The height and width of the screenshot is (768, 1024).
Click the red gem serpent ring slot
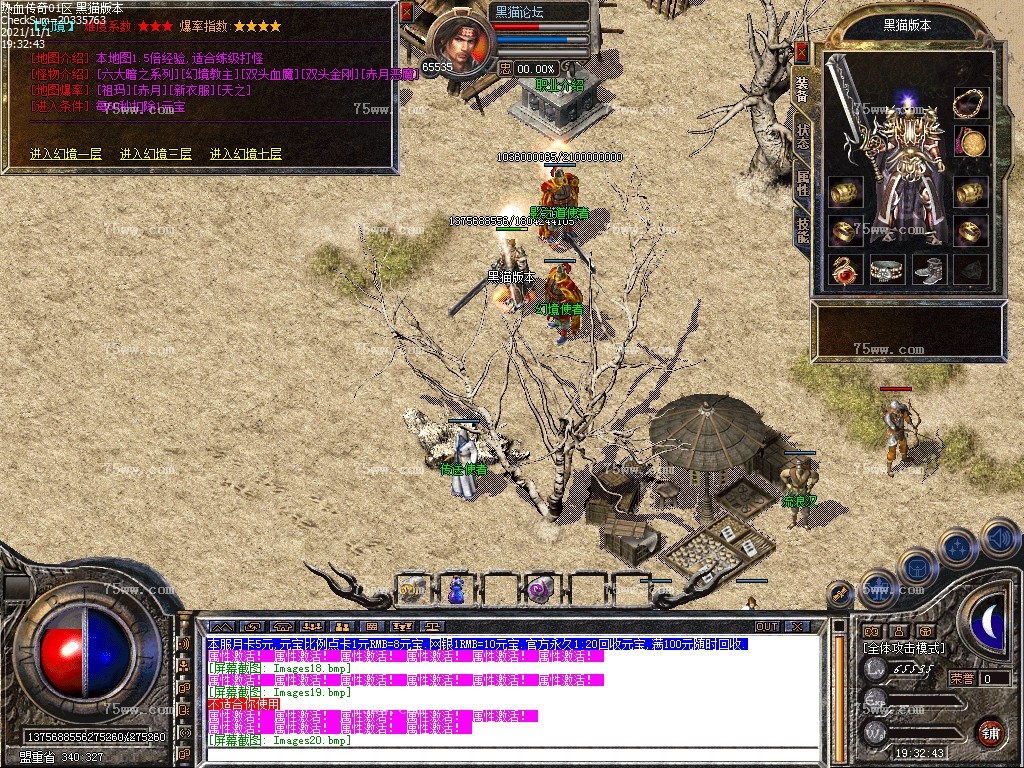pyautogui.click(x=846, y=269)
